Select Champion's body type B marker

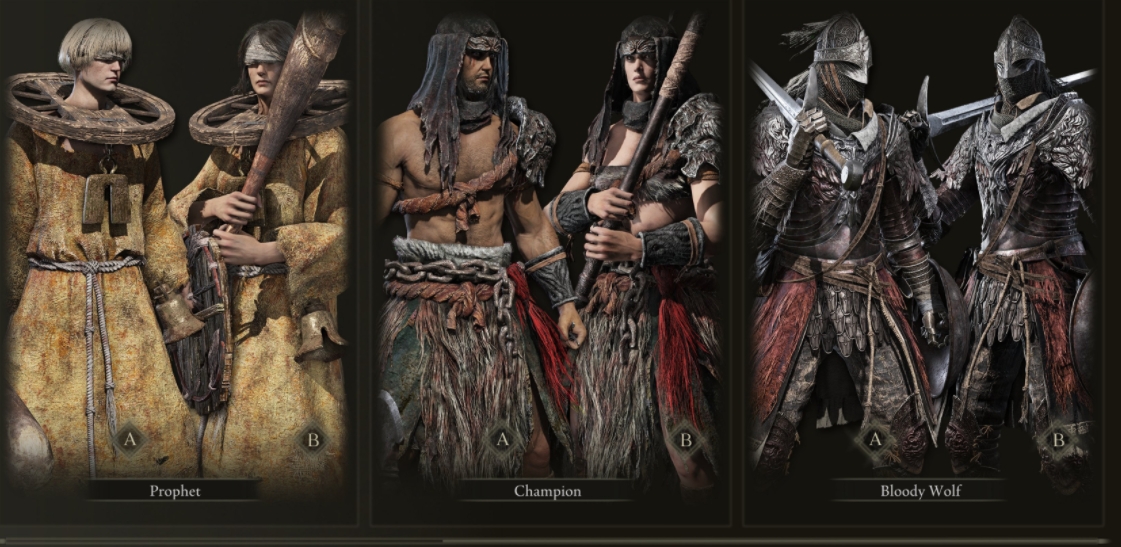(686, 439)
